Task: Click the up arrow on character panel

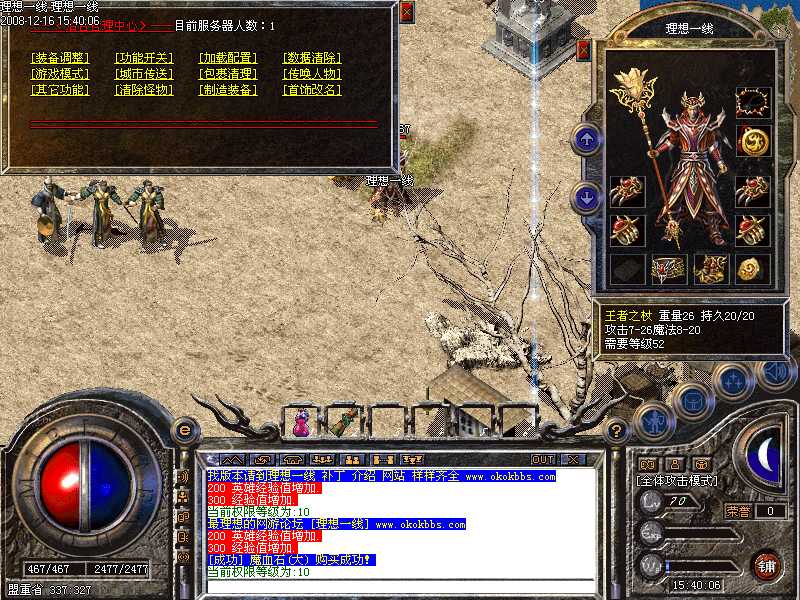Action: (589, 139)
